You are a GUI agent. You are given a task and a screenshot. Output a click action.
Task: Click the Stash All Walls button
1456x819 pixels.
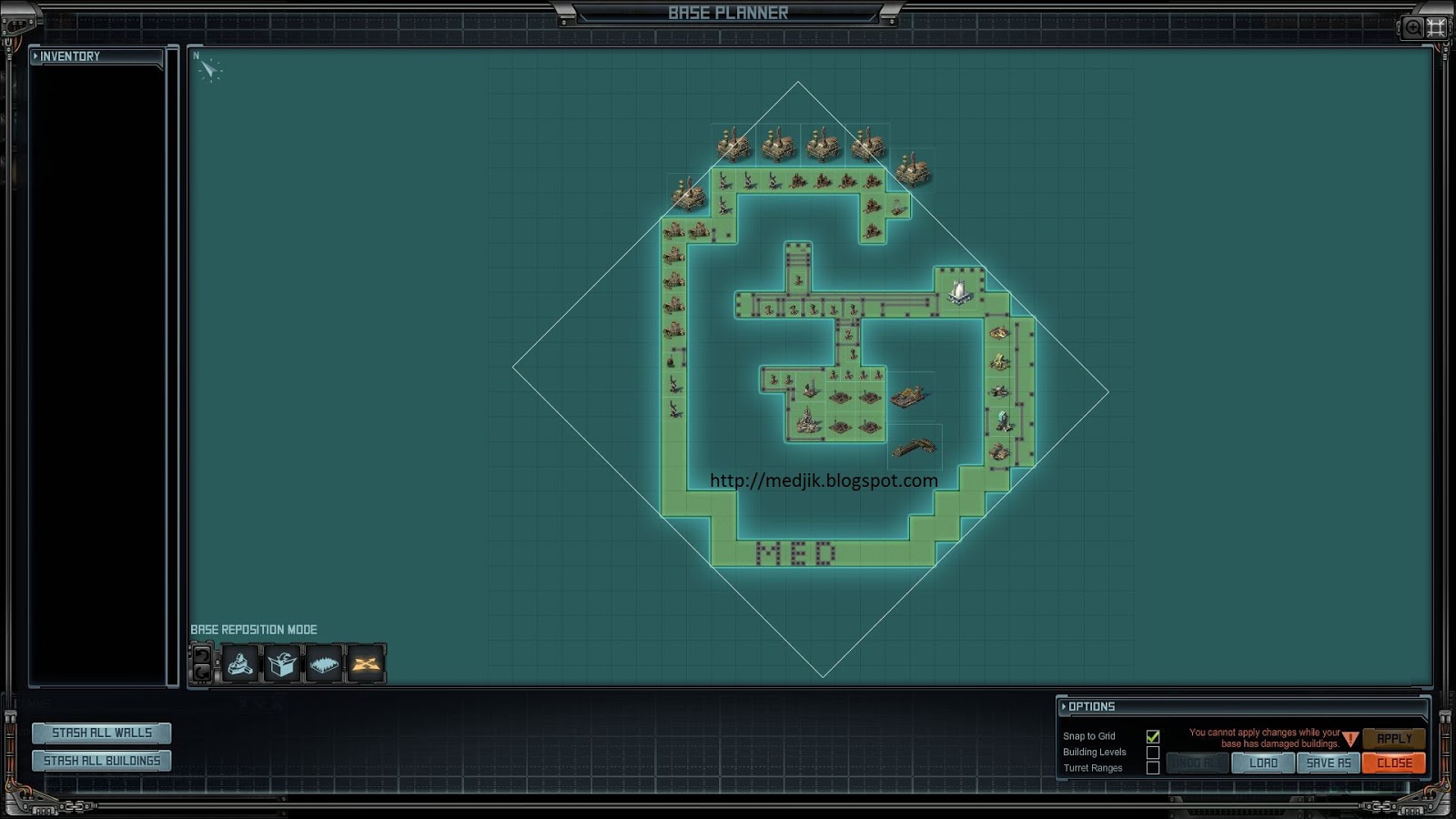[x=101, y=733]
